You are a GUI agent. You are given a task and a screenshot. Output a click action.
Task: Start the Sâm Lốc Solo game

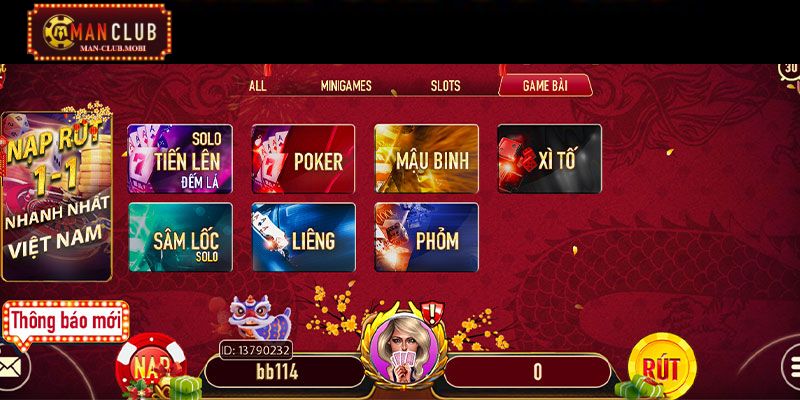(180, 238)
